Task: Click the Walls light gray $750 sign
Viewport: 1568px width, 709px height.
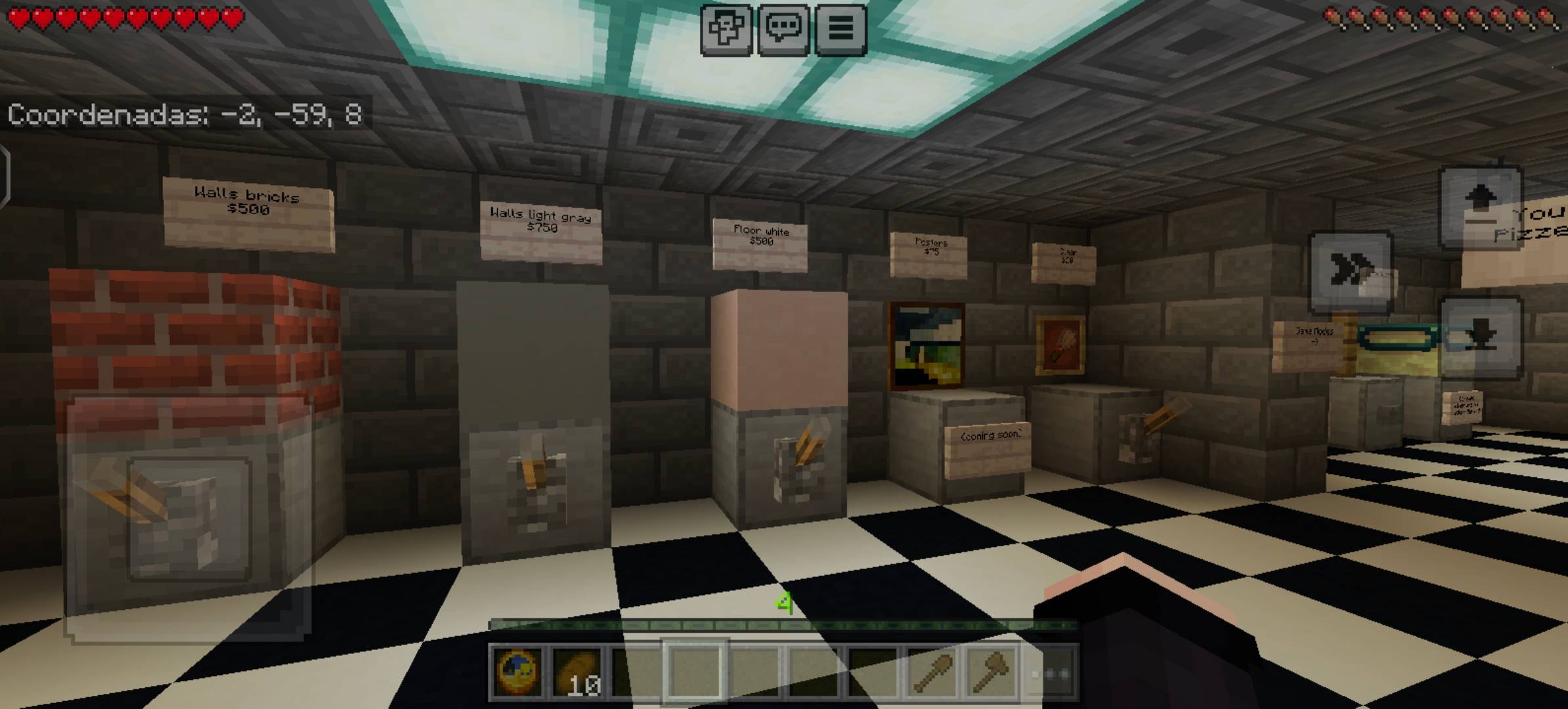Action: coord(540,230)
